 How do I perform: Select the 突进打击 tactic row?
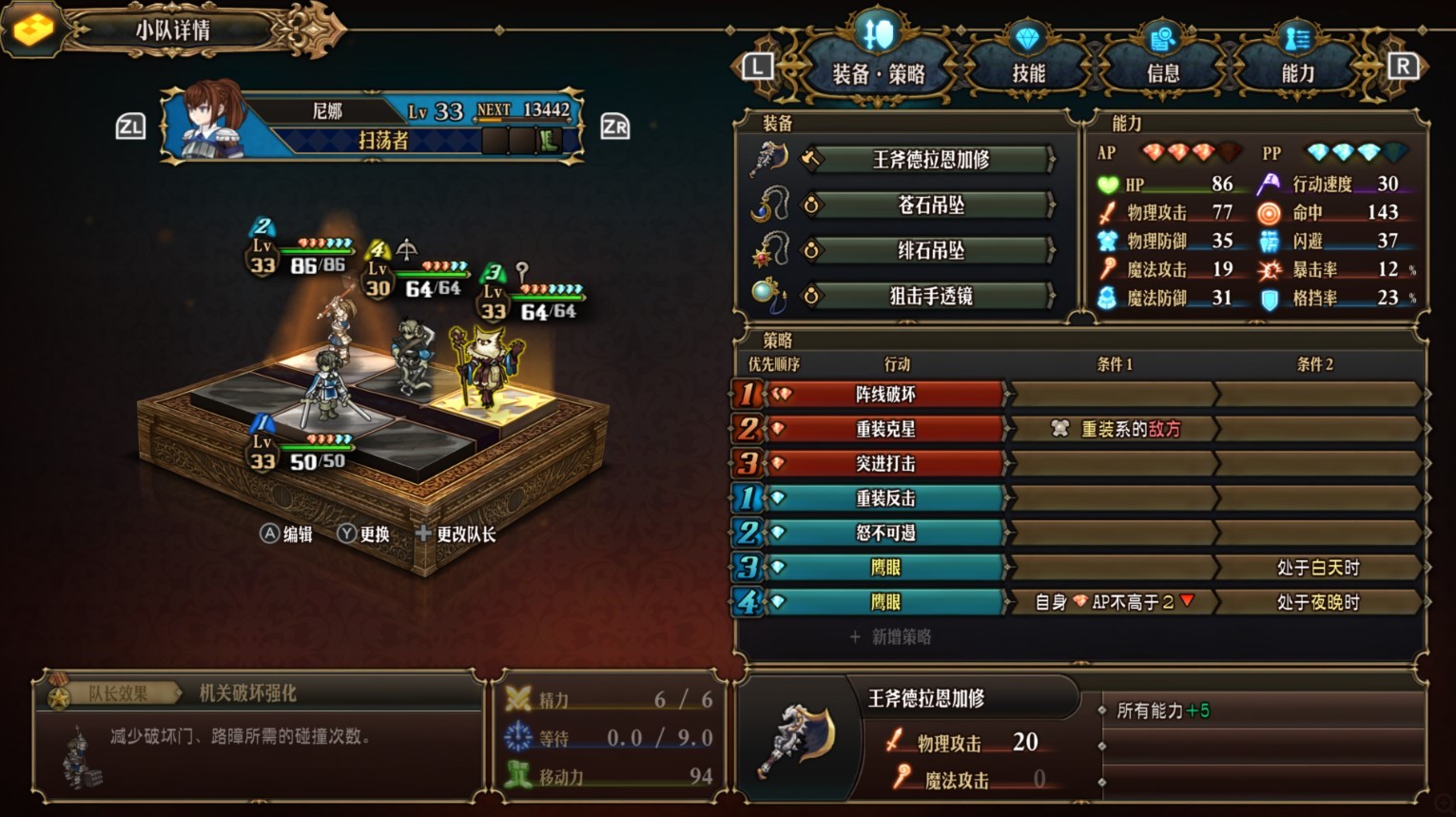[884, 464]
